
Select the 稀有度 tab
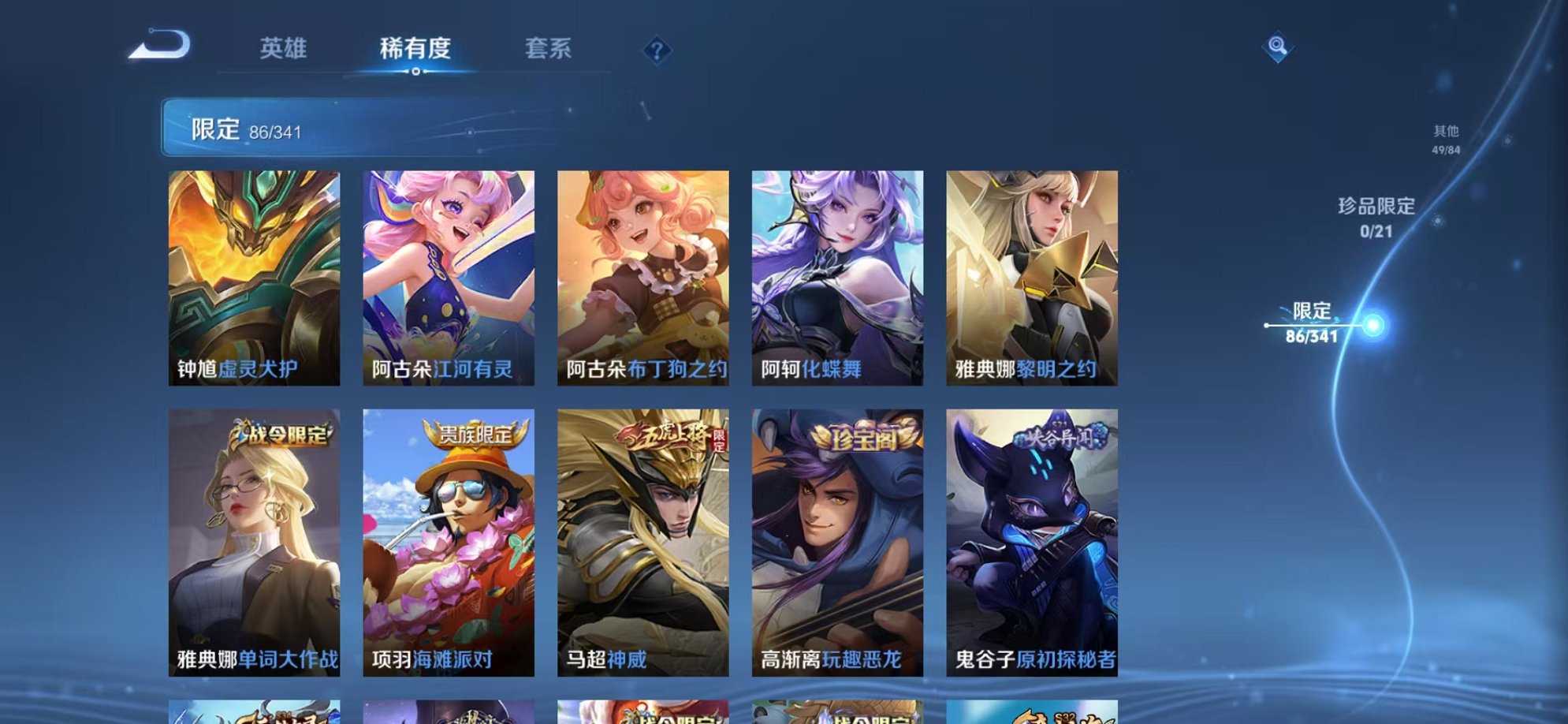[416, 49]
